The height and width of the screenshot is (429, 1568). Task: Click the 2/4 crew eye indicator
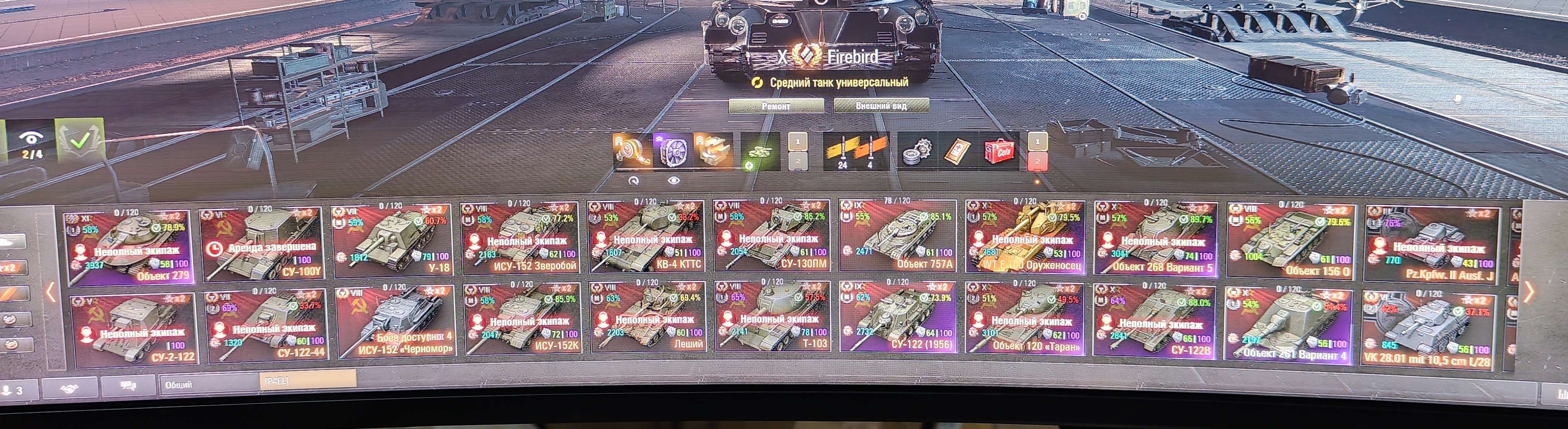[30, 144]
